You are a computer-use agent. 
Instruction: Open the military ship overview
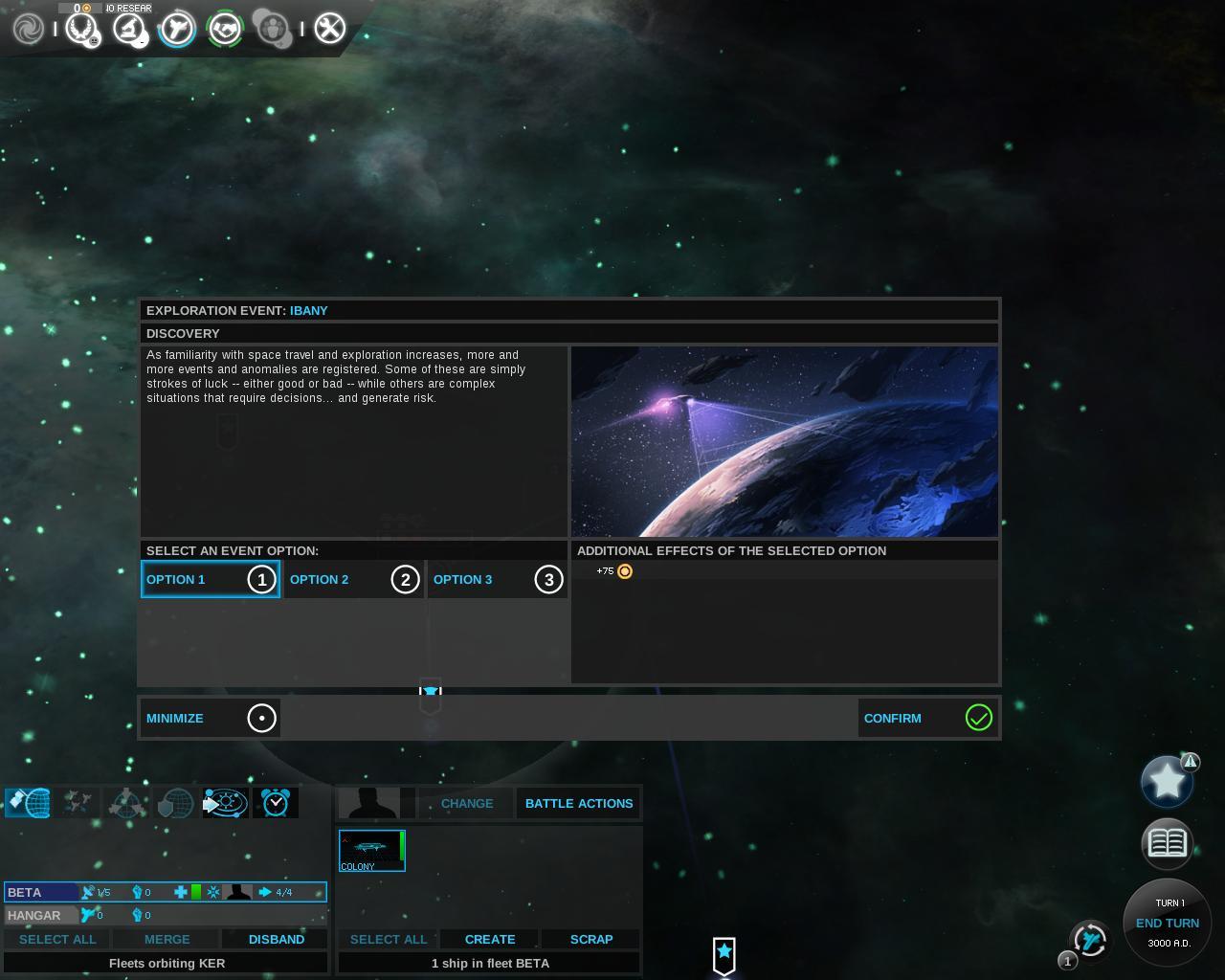coord(177,28)
